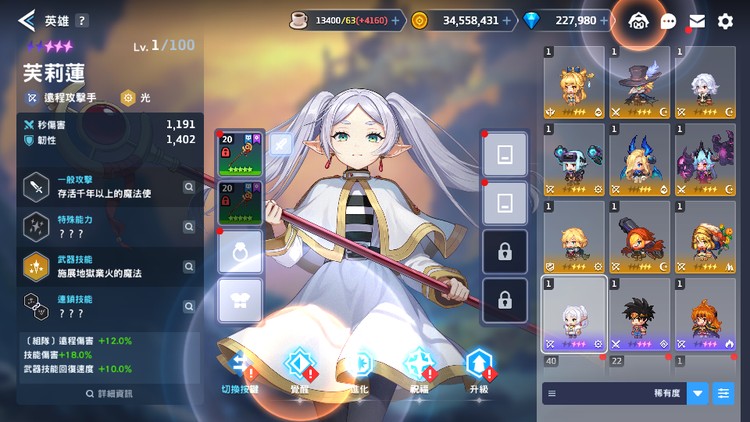The image size is (750, 422).
Task: Inspect the normal attack skill details
Action: coord(188,186)
